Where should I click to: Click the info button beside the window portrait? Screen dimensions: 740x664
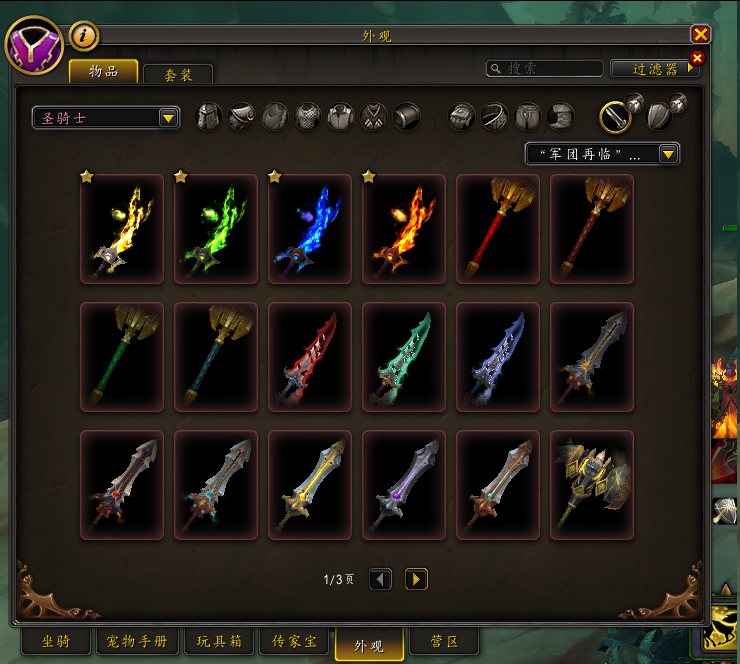tap(84, 36)
